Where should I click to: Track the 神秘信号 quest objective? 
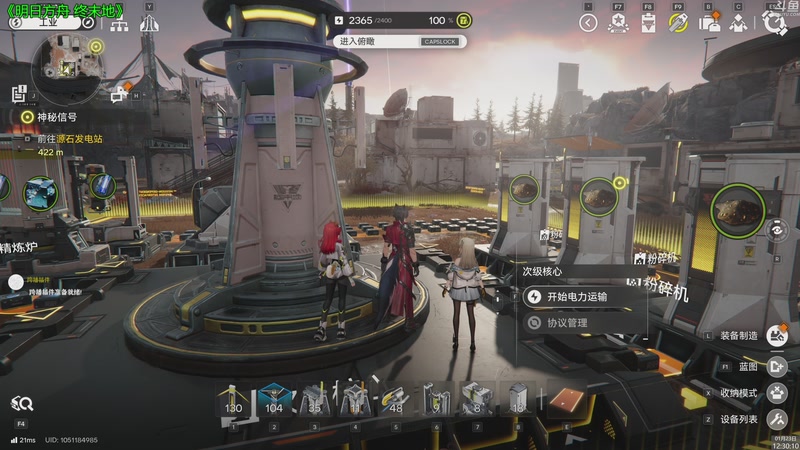coord(28,117)
